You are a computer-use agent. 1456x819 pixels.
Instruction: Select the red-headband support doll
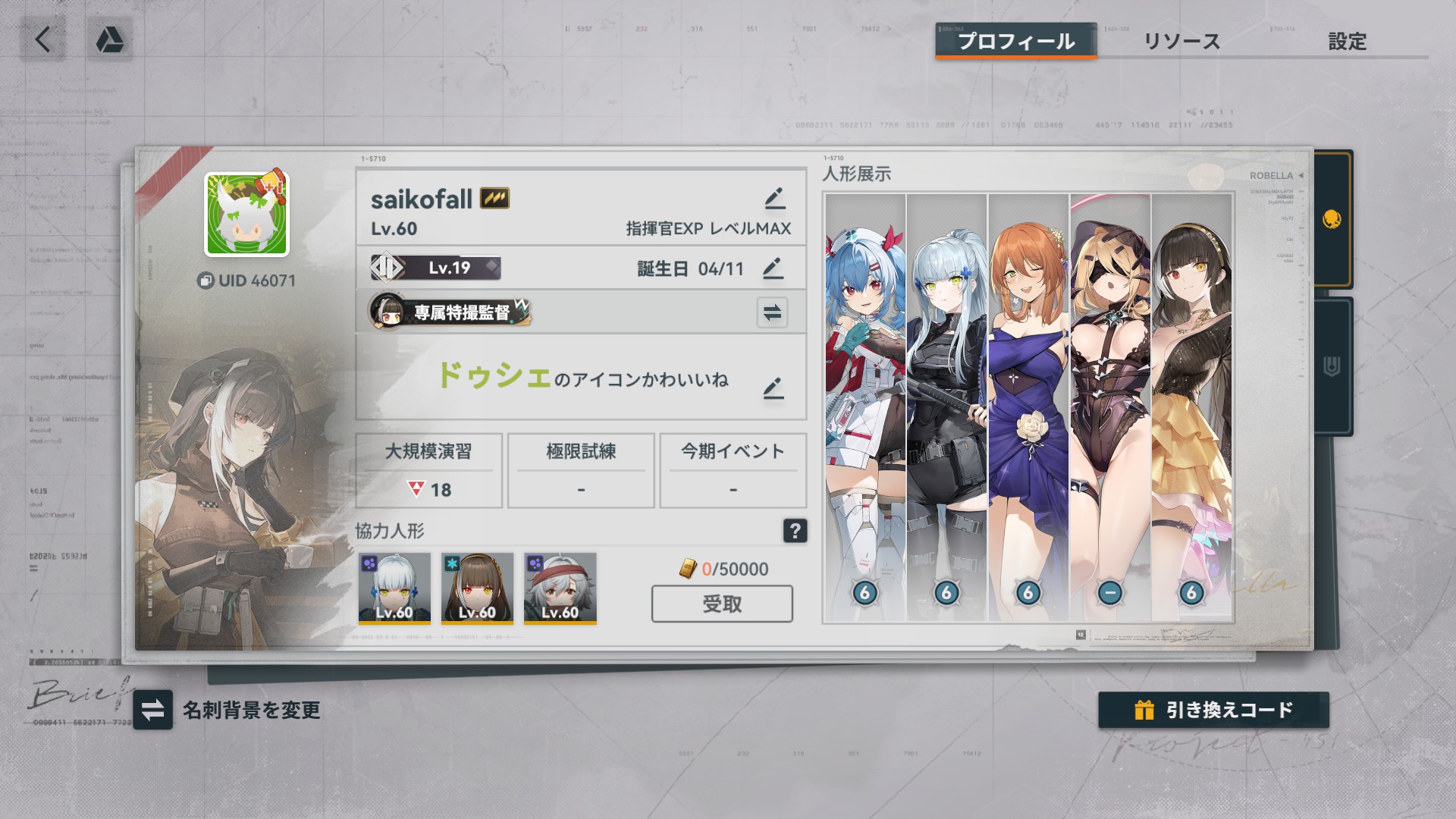point(560,588)
